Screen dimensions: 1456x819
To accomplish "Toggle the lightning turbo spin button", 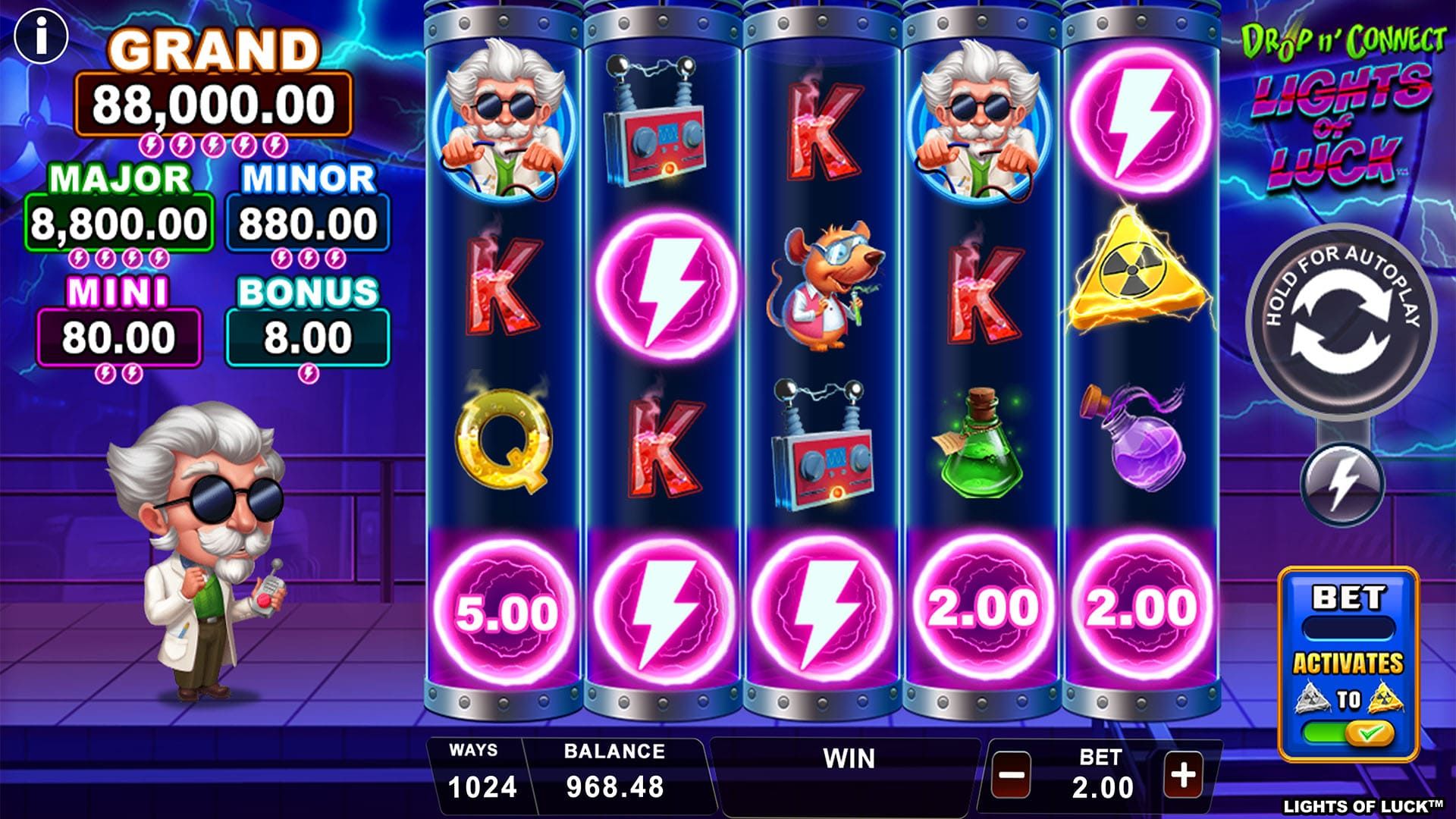I will coord(1342,483).
